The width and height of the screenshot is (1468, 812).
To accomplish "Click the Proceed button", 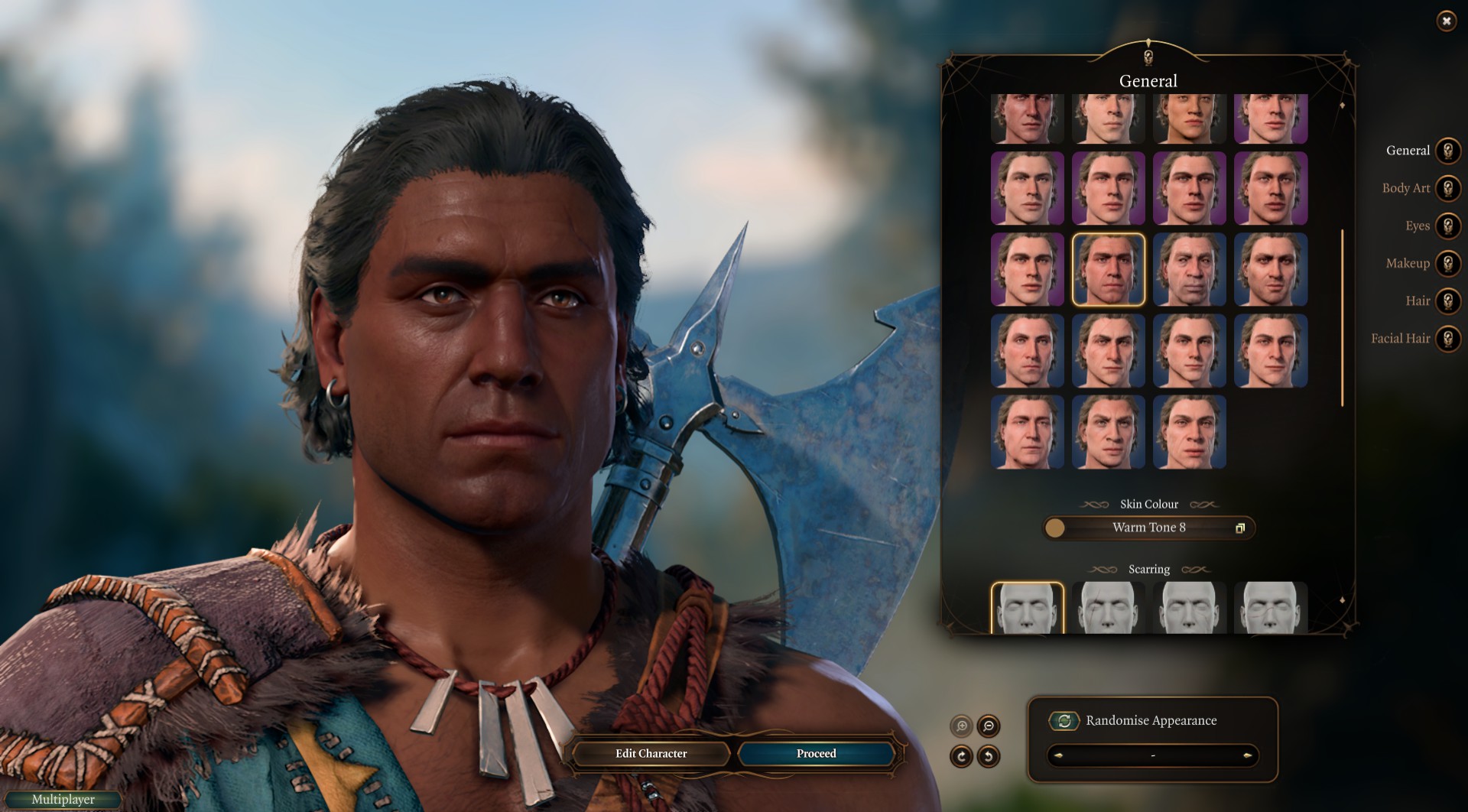I will [816, 754].
